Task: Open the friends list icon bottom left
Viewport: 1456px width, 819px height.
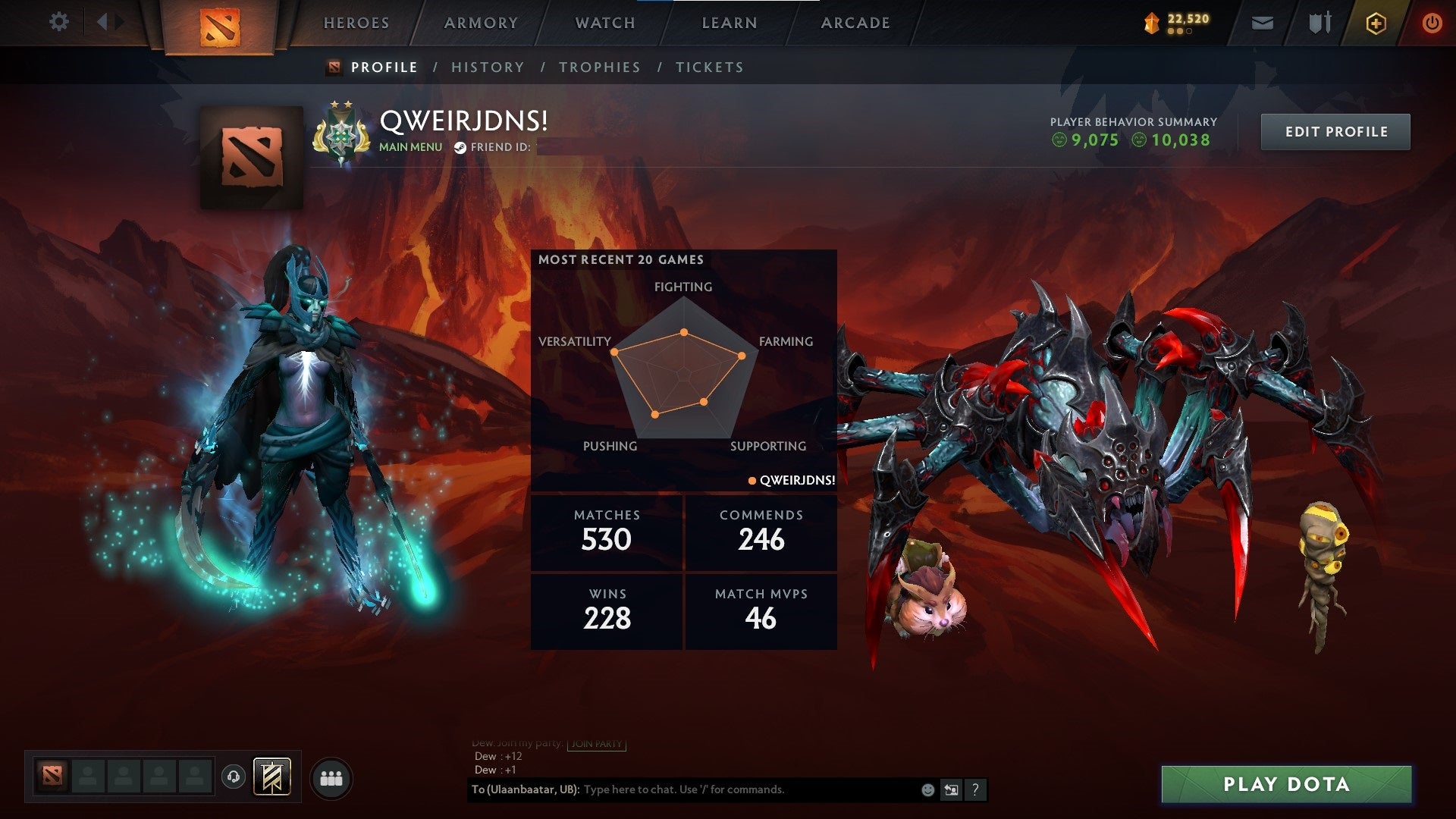Action: [x=331, y=777]
